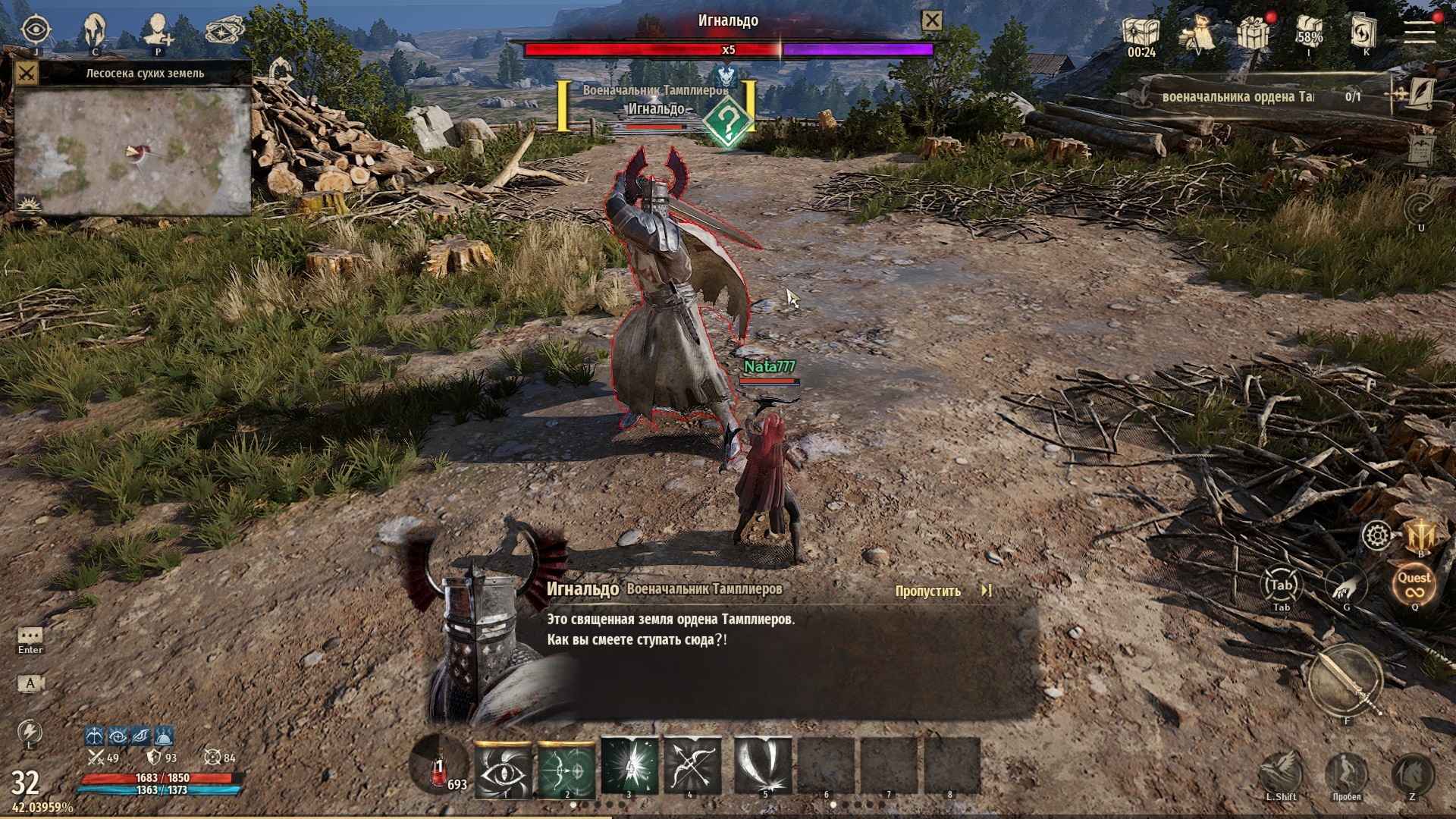Activate the bow and arrow skill
The width and height of the screenshot is (1456, 819).
click(692, 767)
